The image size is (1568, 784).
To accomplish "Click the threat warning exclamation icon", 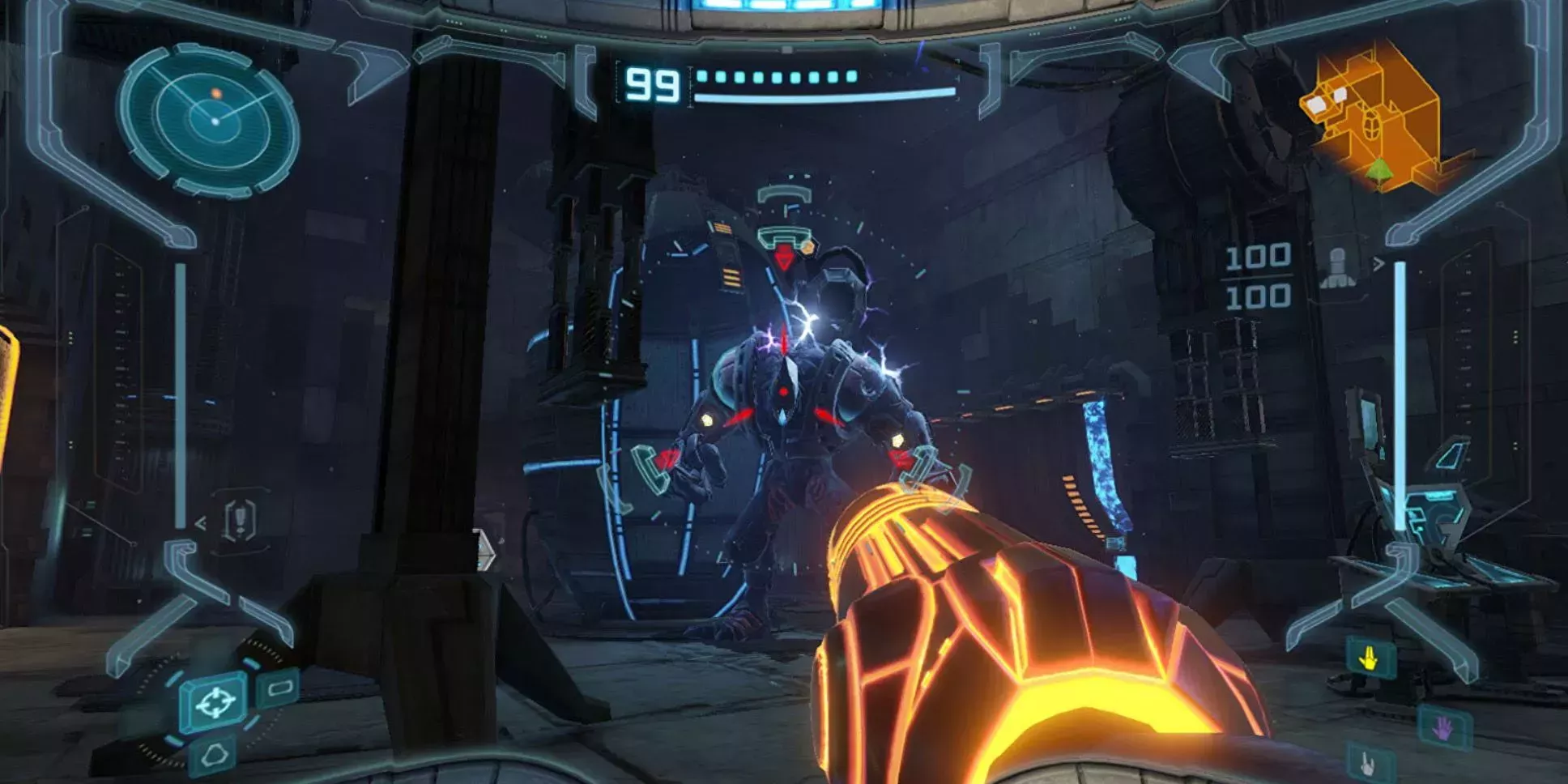I will pos(240,519).
